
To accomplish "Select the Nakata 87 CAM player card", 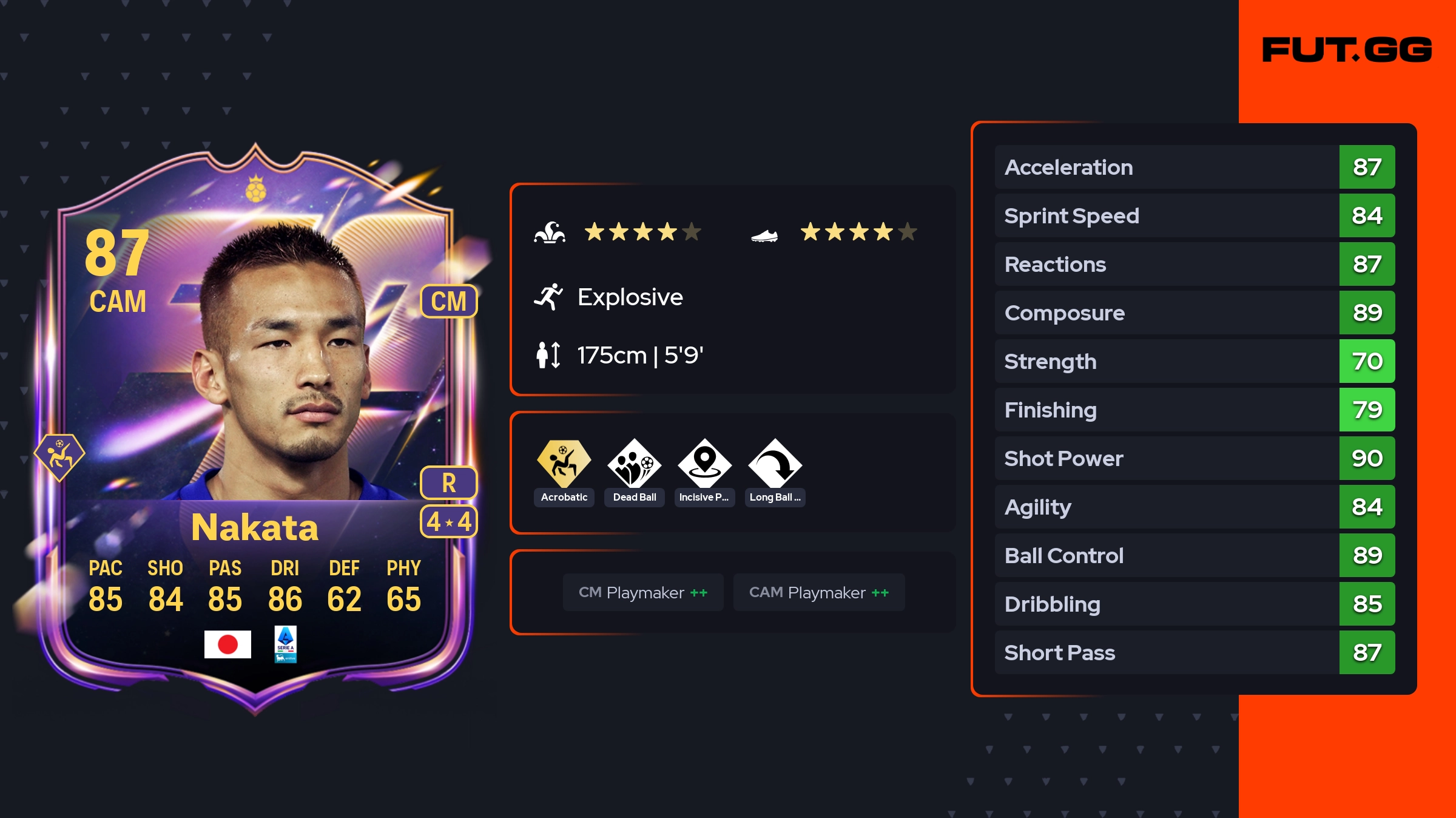I will (x=255, y=425).
